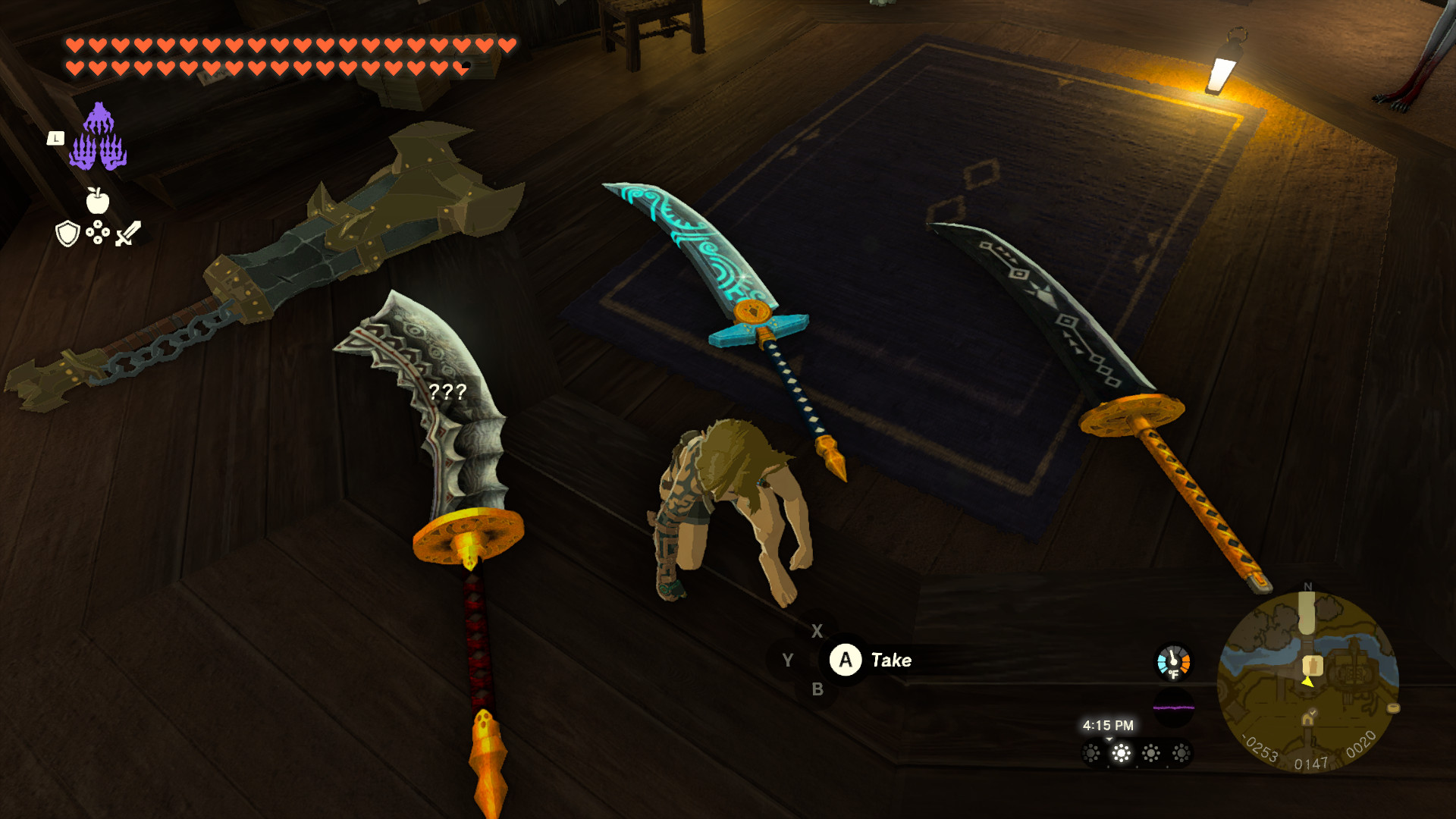The image size is (1456, 819).
Task: Click the D-pad item indicator icon
Action: (97, 231)
